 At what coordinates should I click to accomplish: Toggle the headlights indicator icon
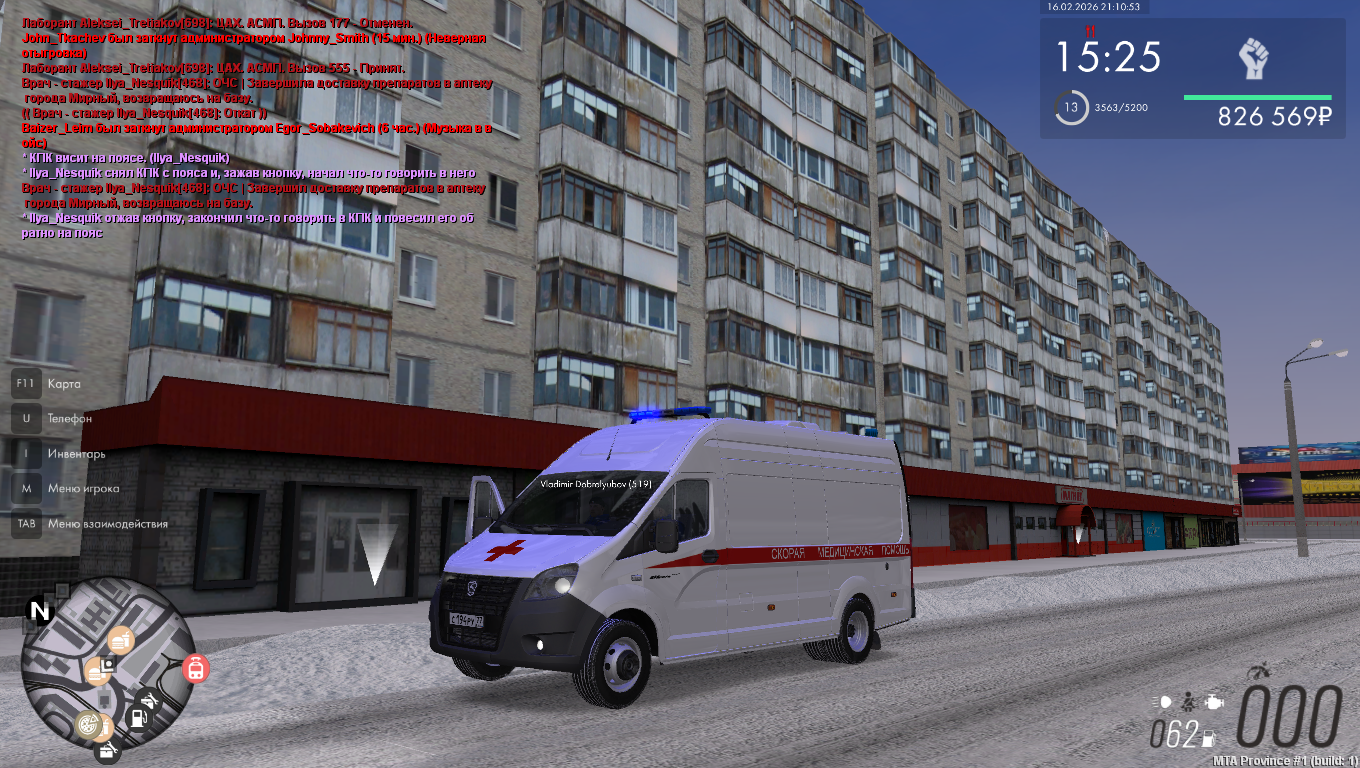click(1165, 702)
